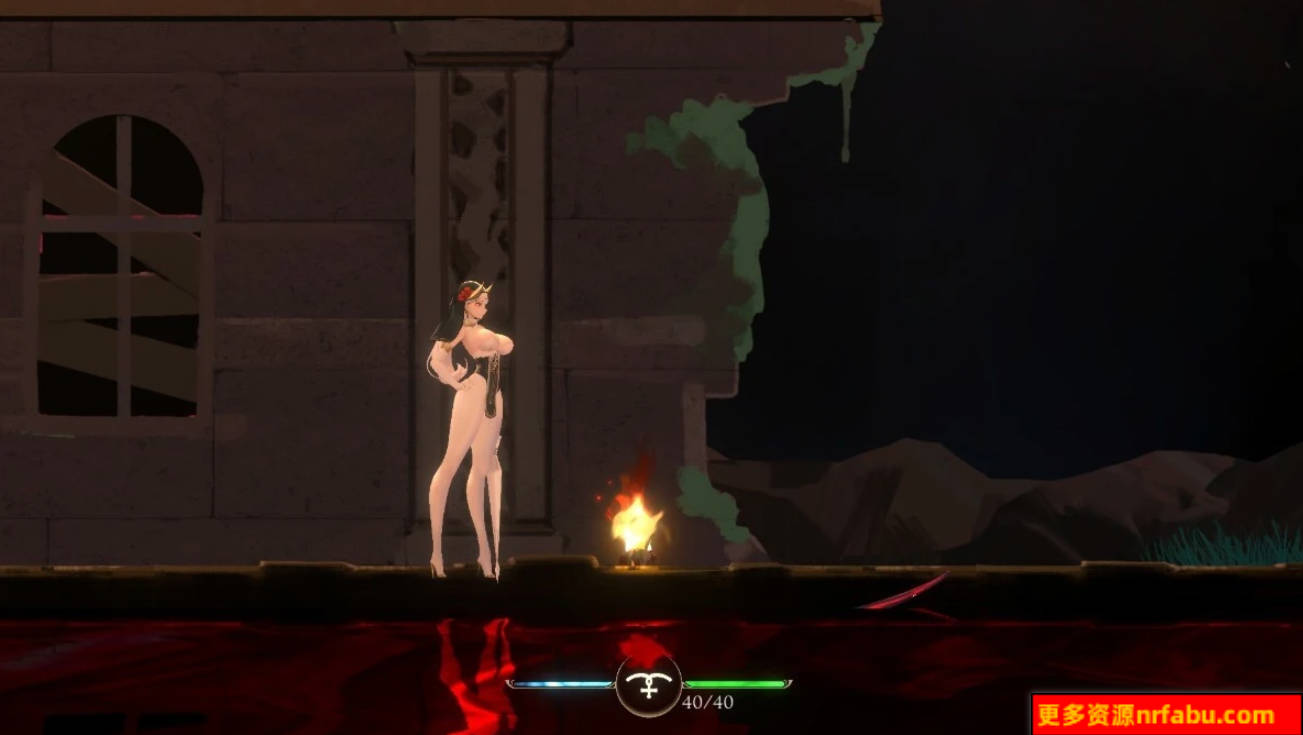1303x735 pixels.
Task: Expand the left end cap of the blue bar
Action: [513, 685]
